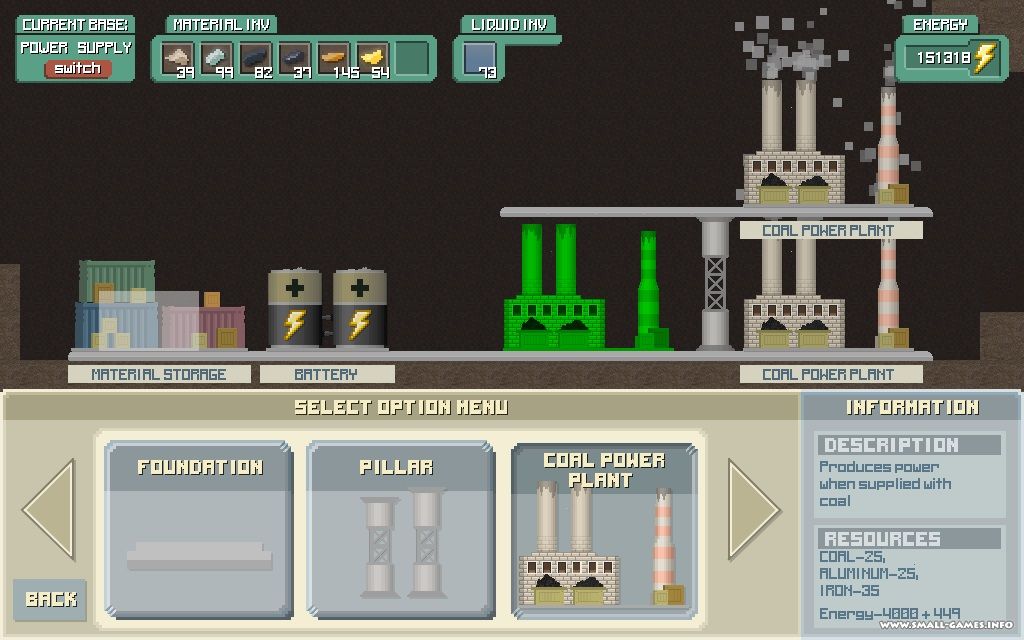Select the dark ore slot with 37 units

point(295,58)
